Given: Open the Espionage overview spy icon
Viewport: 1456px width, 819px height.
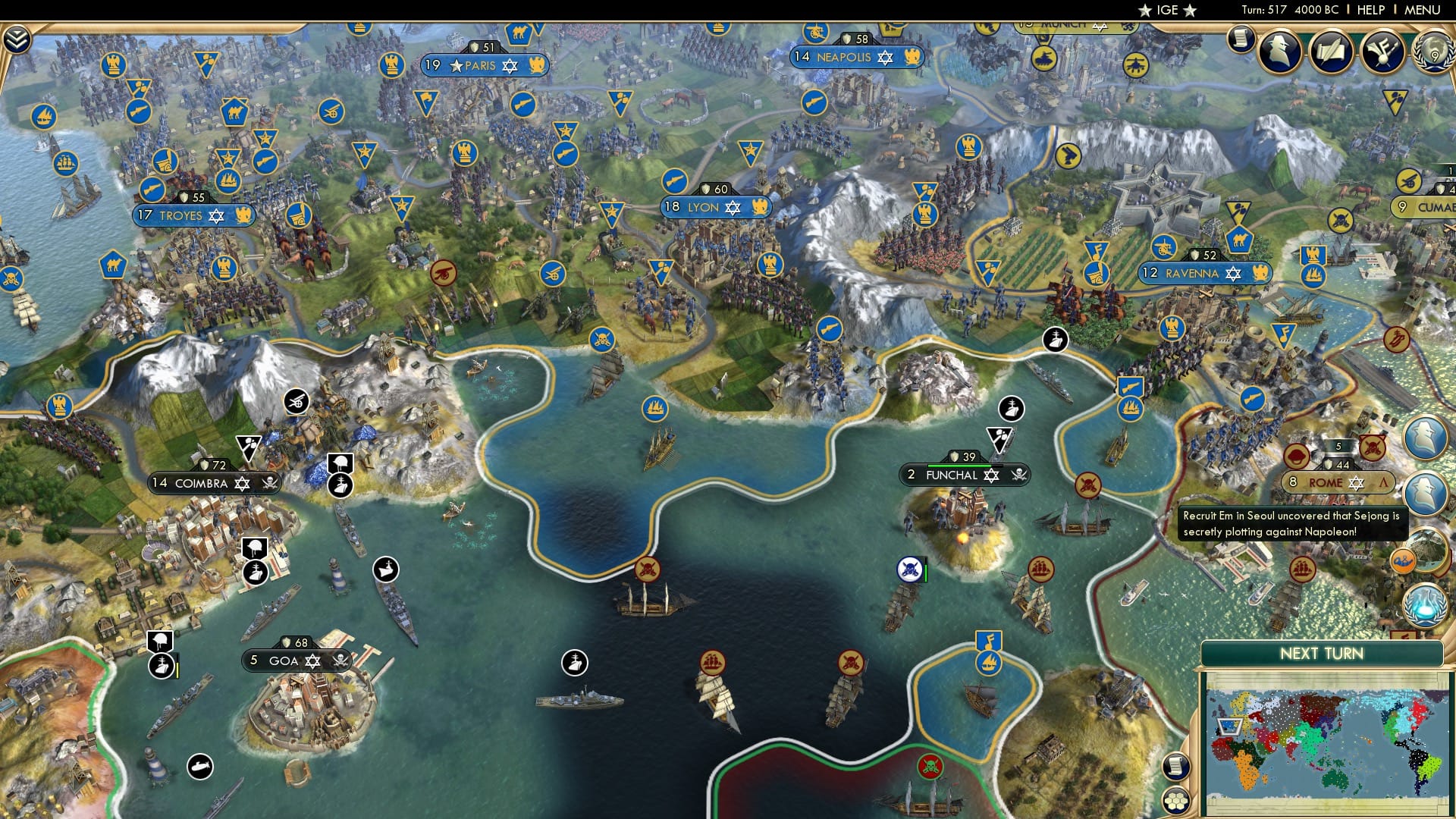Looking at the screenshot, I should tap(1280, 53).
